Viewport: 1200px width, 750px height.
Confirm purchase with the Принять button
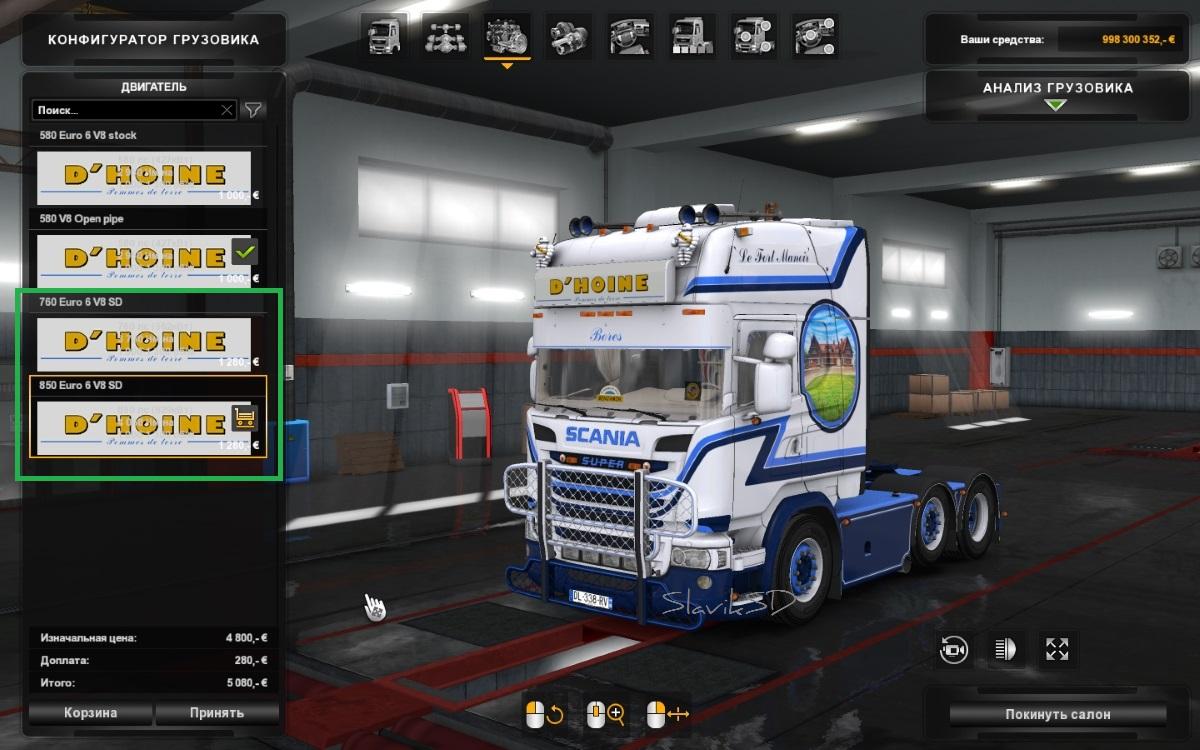(216, 713)
